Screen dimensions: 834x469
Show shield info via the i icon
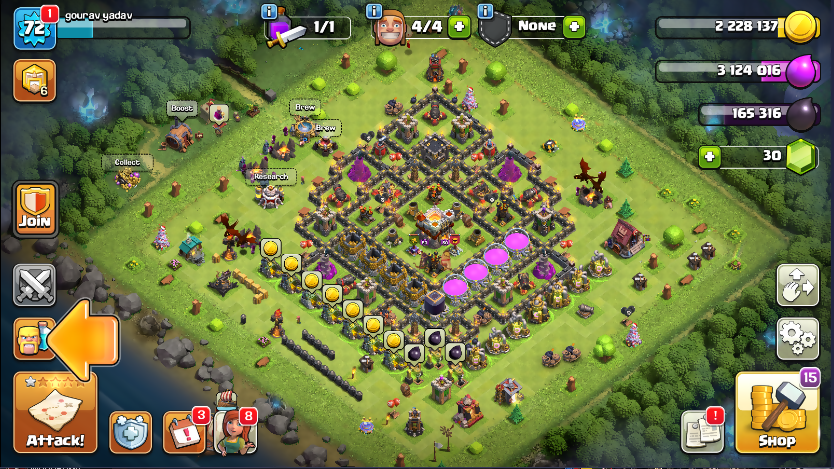[x=486, y=11]
